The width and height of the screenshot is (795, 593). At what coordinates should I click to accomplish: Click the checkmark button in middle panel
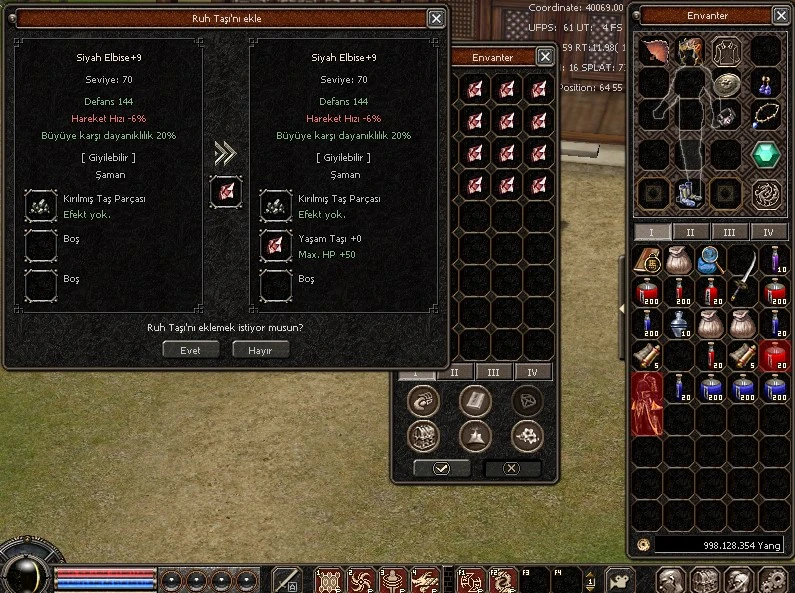click(441, 468)
